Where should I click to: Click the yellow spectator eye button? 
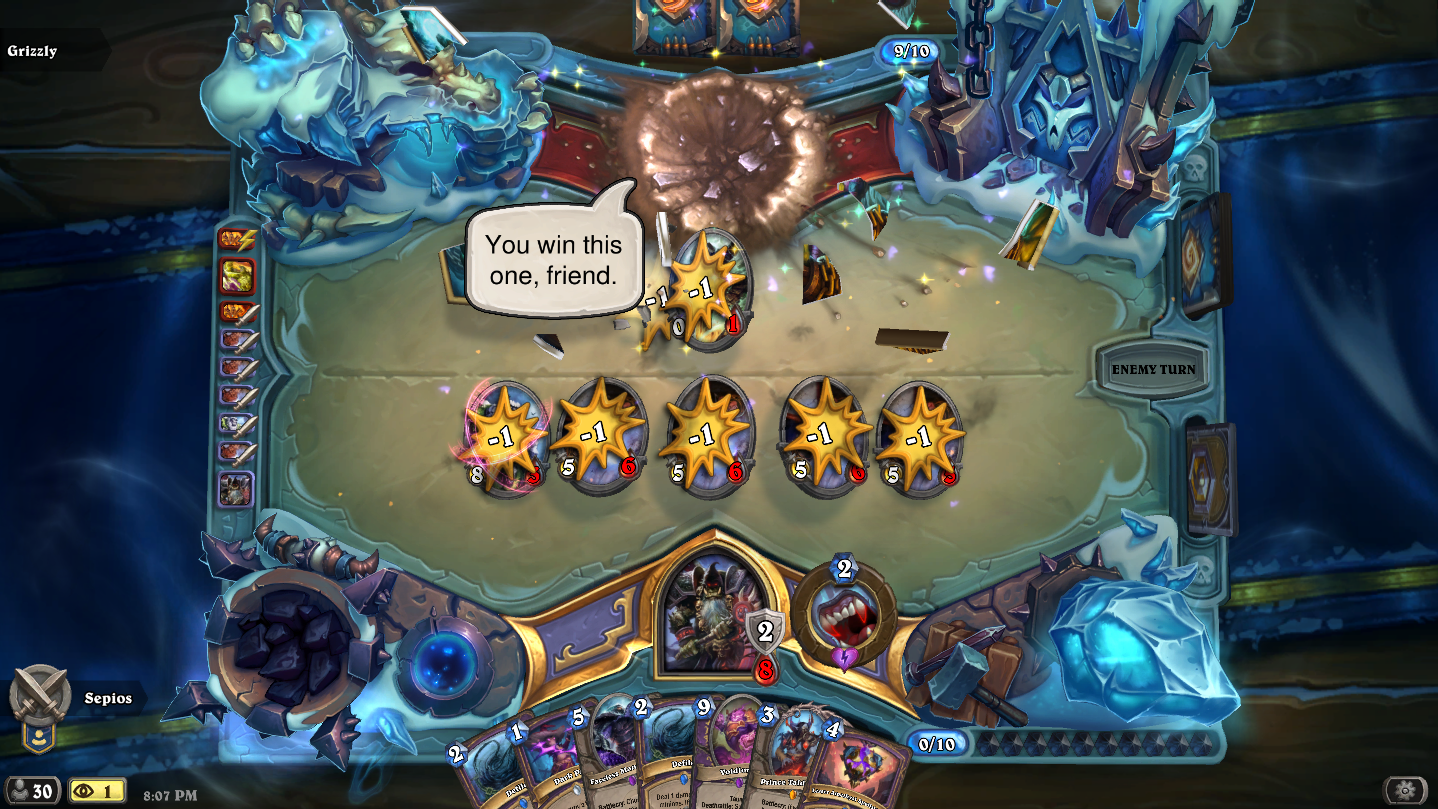pyautogui.click(x=97, y=791)
